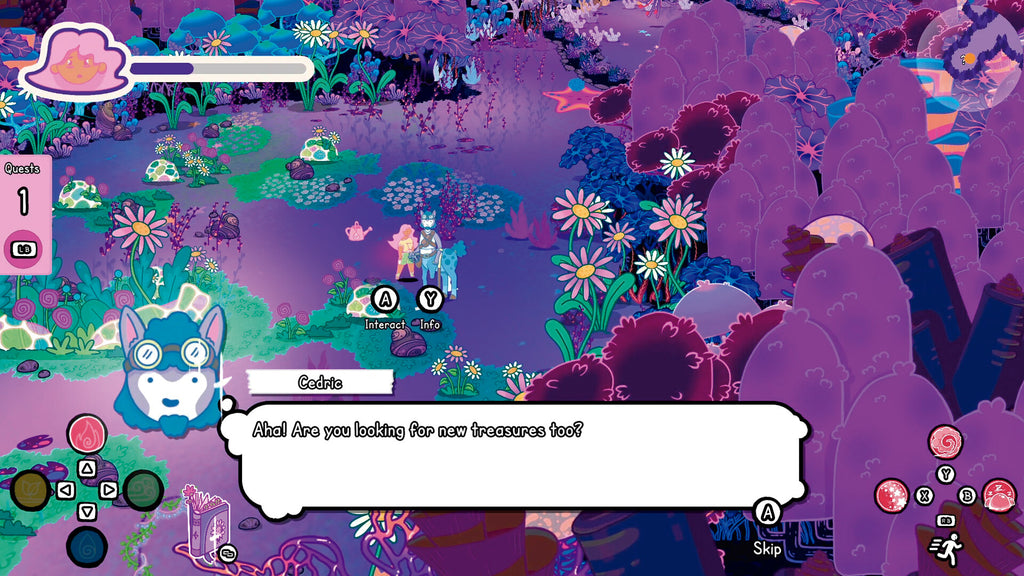The height and width of the screenshot is (576, 1024).
Task: Choose the yellow leaf spell icon
Action: pyautogui.click(x=30, y=490)
